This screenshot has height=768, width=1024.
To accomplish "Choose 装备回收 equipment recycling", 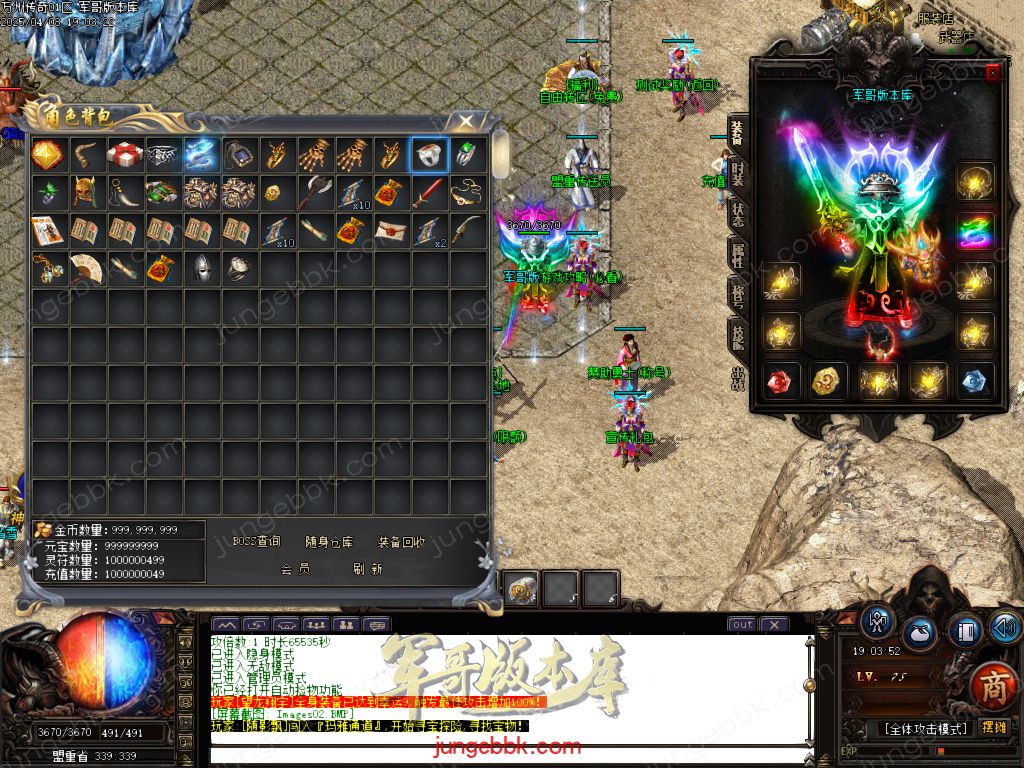I will click(402, 542).
